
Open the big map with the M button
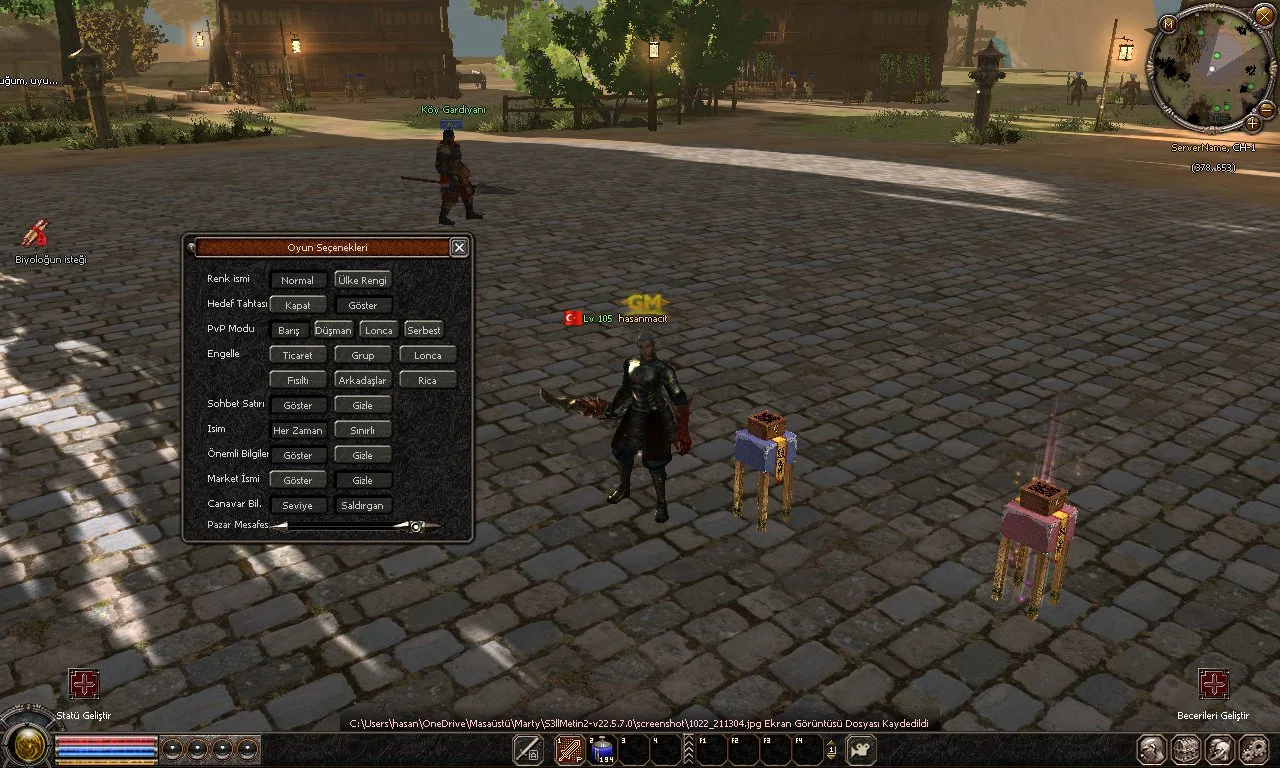1168,23
